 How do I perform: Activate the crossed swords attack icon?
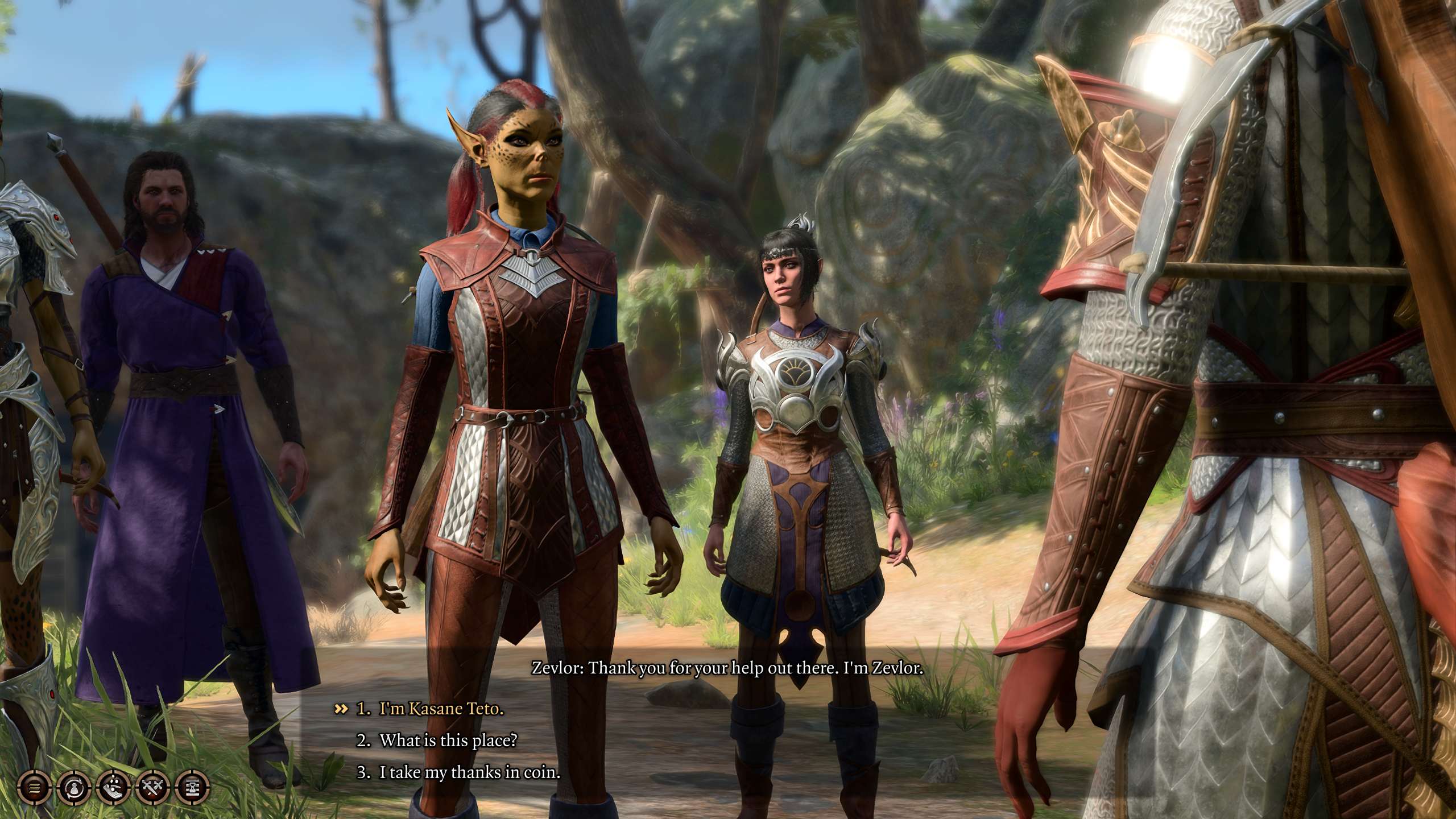click(154, 788)
